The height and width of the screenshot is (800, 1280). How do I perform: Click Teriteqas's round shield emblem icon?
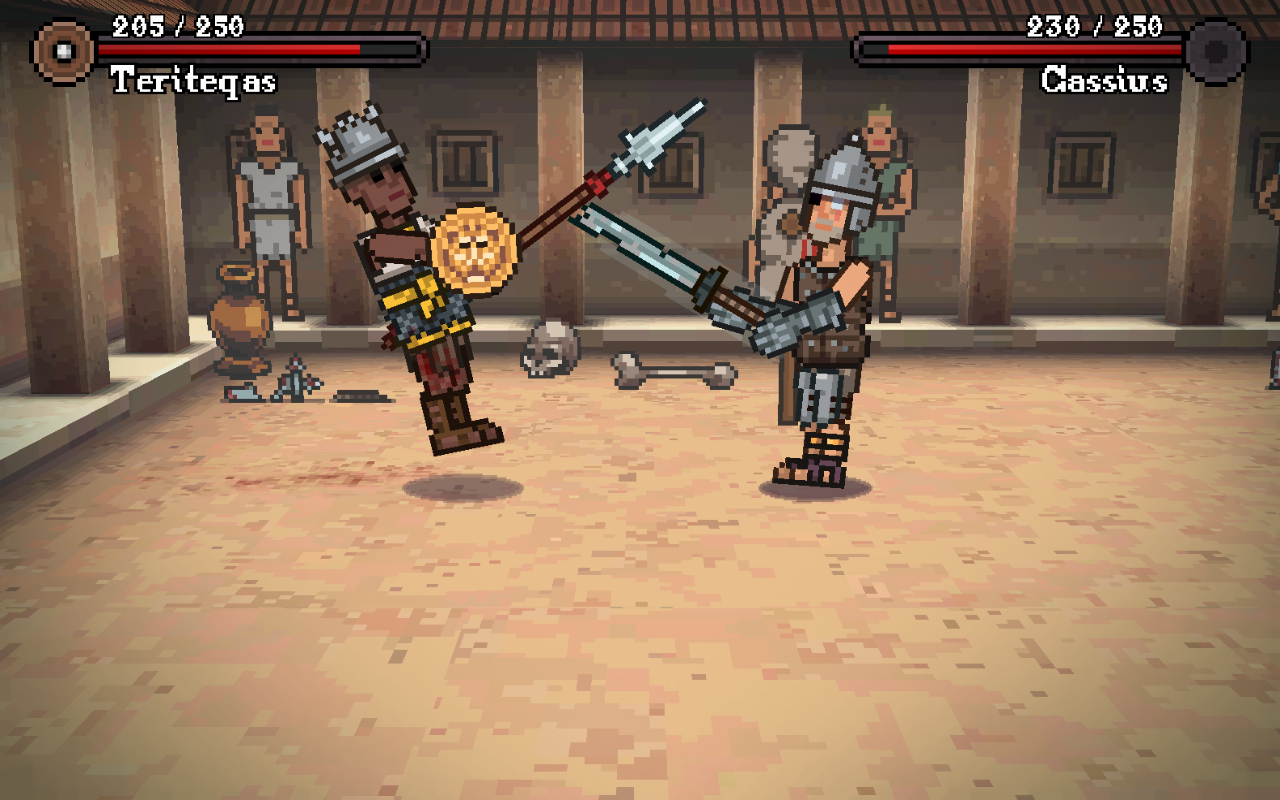tap(63, 51)
